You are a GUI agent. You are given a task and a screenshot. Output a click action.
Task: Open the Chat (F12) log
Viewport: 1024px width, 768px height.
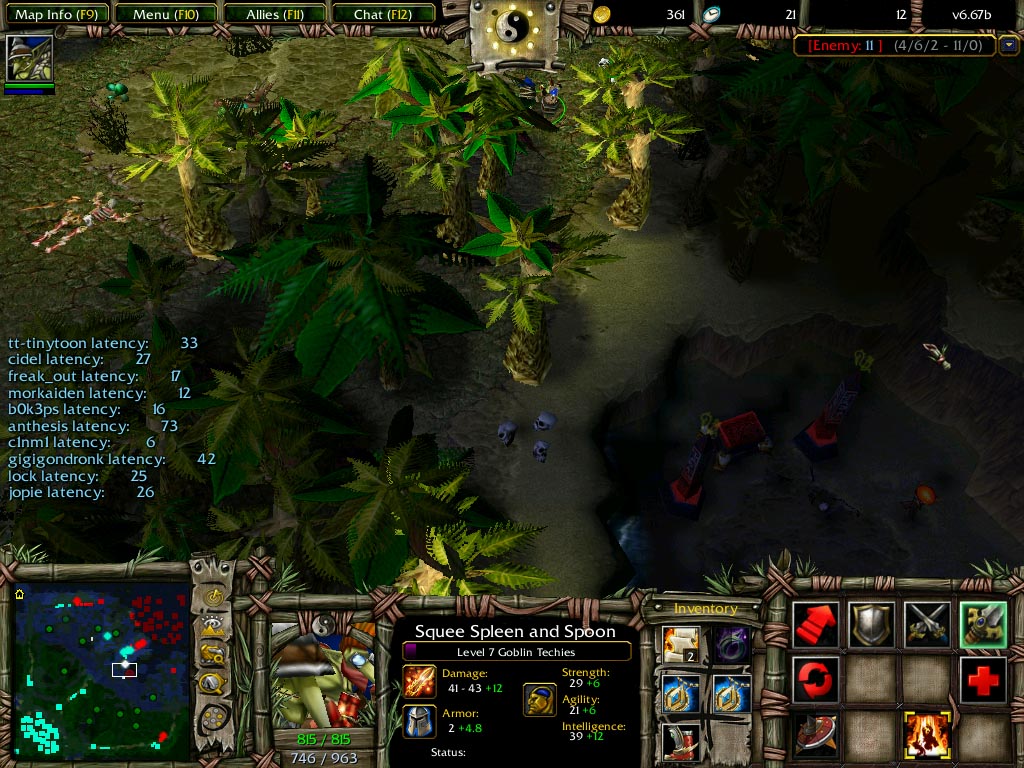381,14
